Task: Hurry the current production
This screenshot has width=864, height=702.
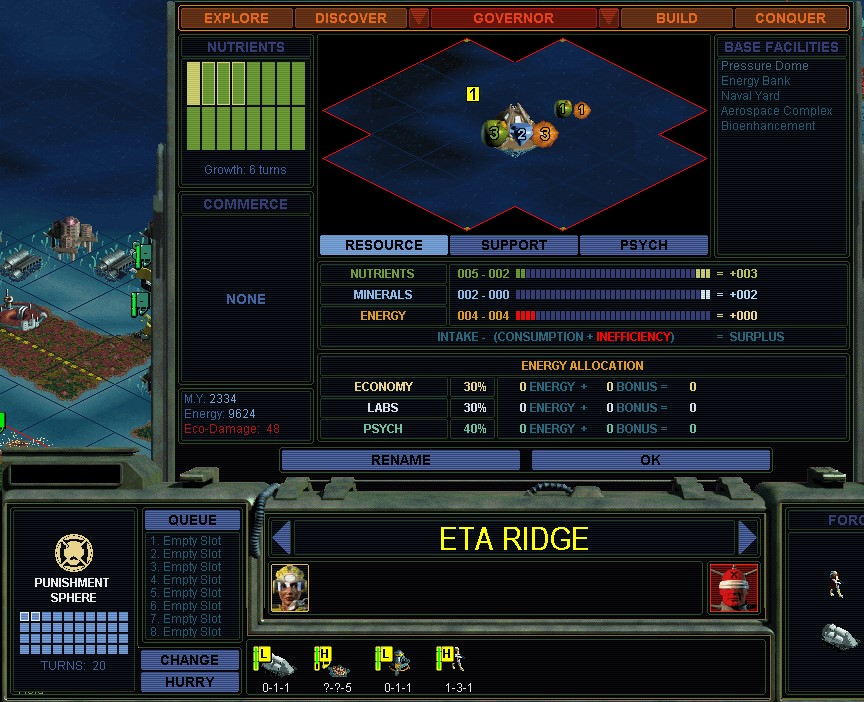Action: (189, 682)
